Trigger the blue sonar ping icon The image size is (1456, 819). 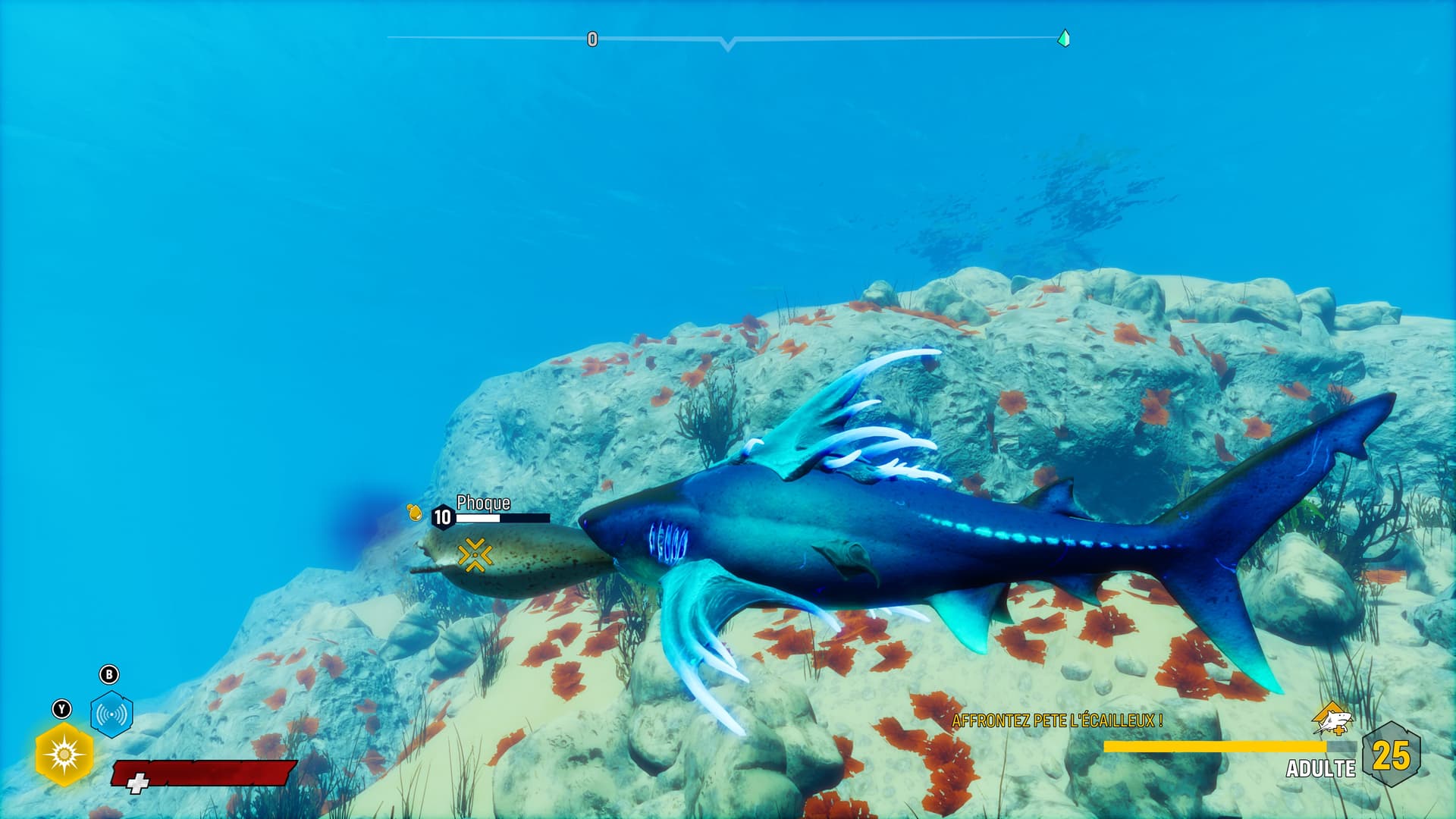pos(111,714)
